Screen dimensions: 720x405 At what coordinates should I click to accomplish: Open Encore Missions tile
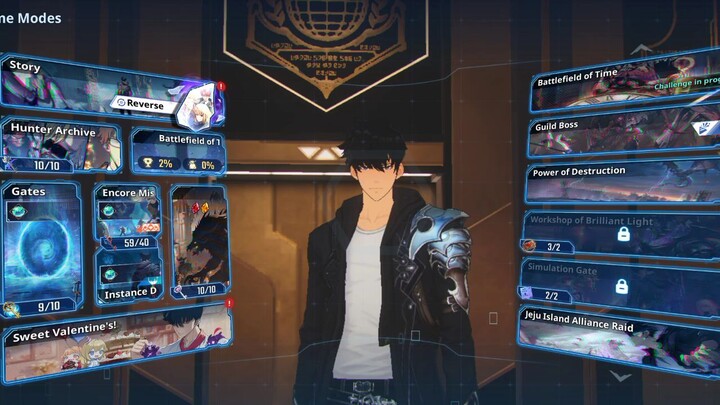pyautogui.click(x=128, y=213)
